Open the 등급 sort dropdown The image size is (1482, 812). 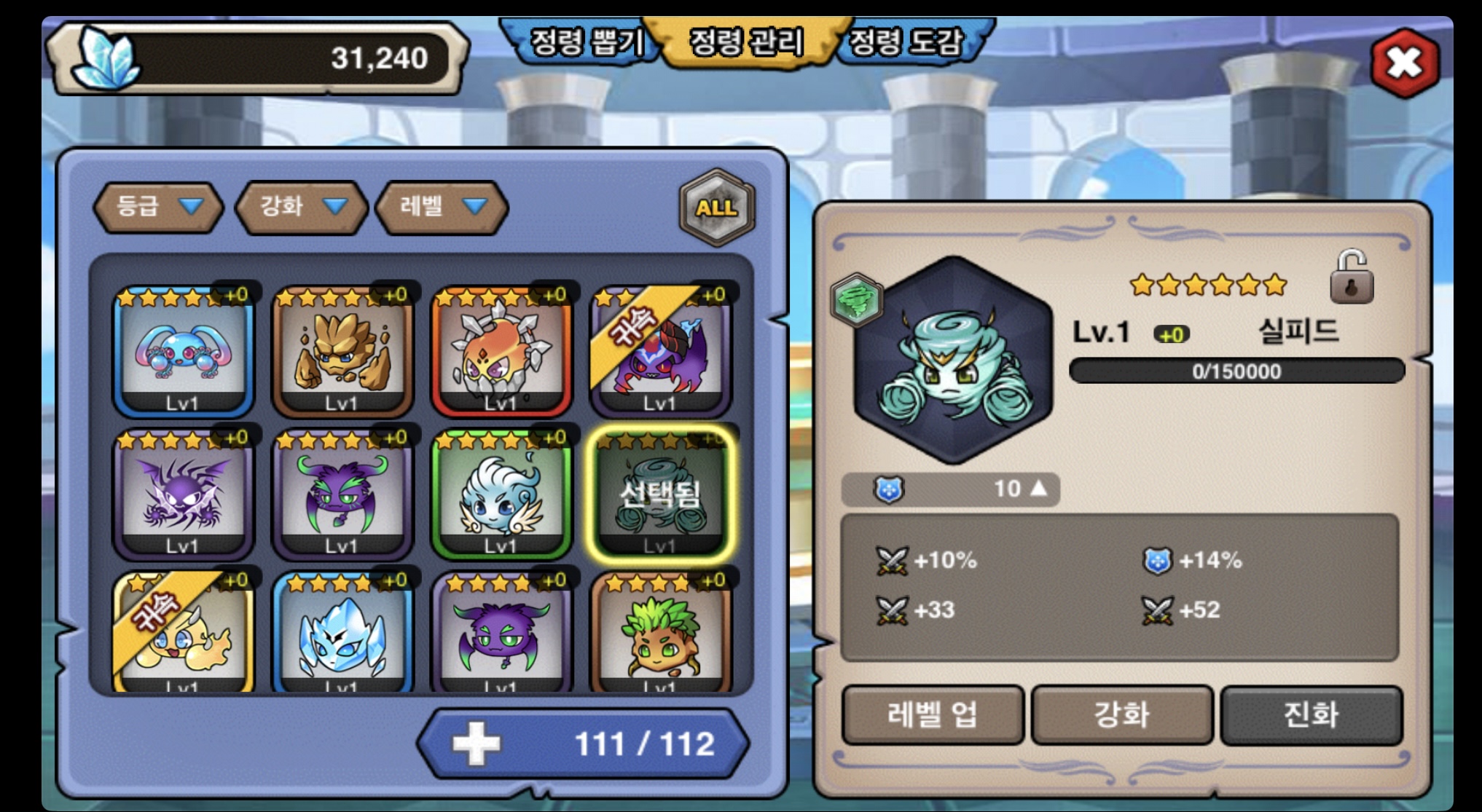point(158,208)
